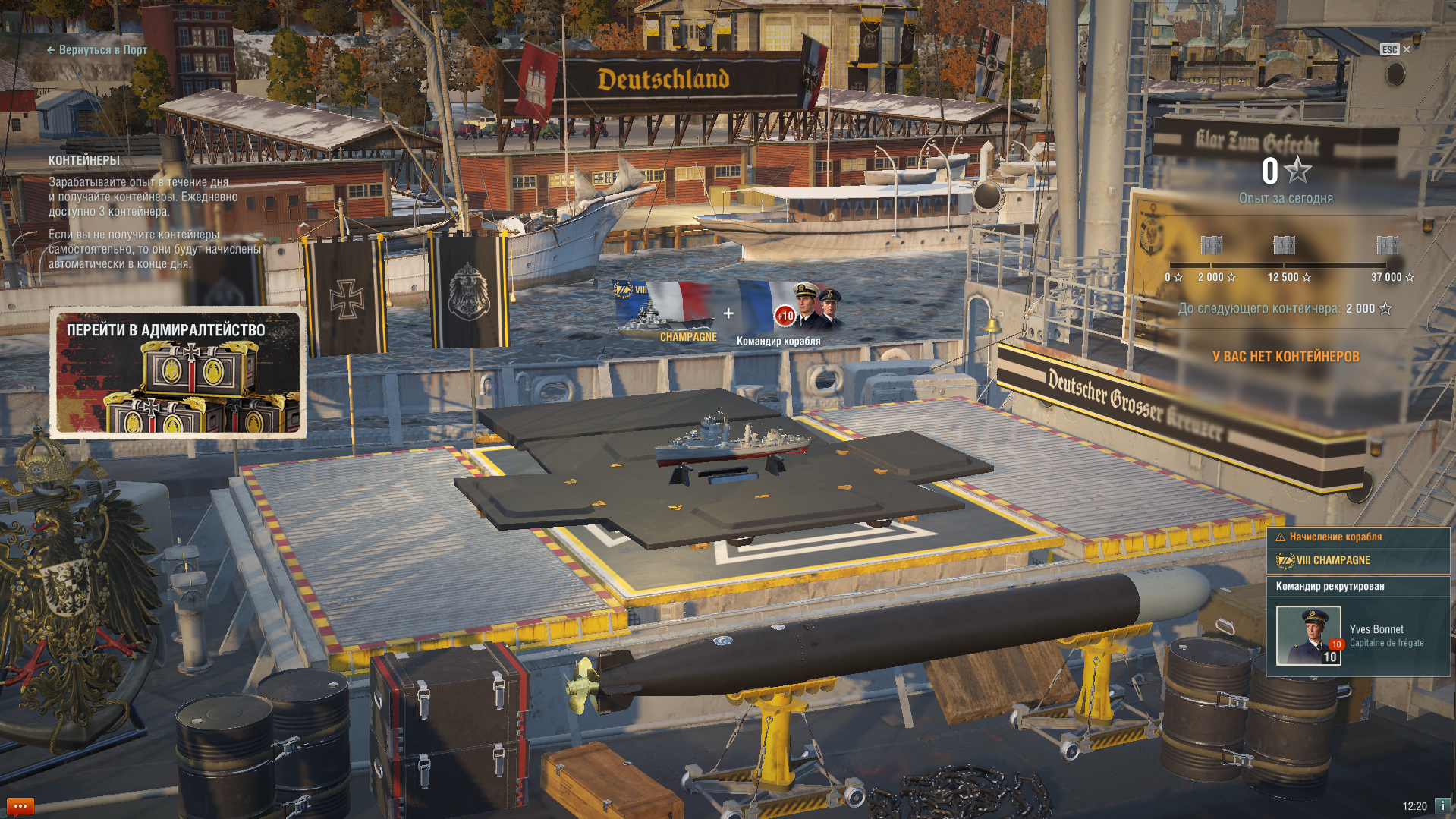Open the Admiralty banner with container crates
Image resolution: width=1456 pixels, height=819 pixels.
pyautogui.click(x=178, y=373)
